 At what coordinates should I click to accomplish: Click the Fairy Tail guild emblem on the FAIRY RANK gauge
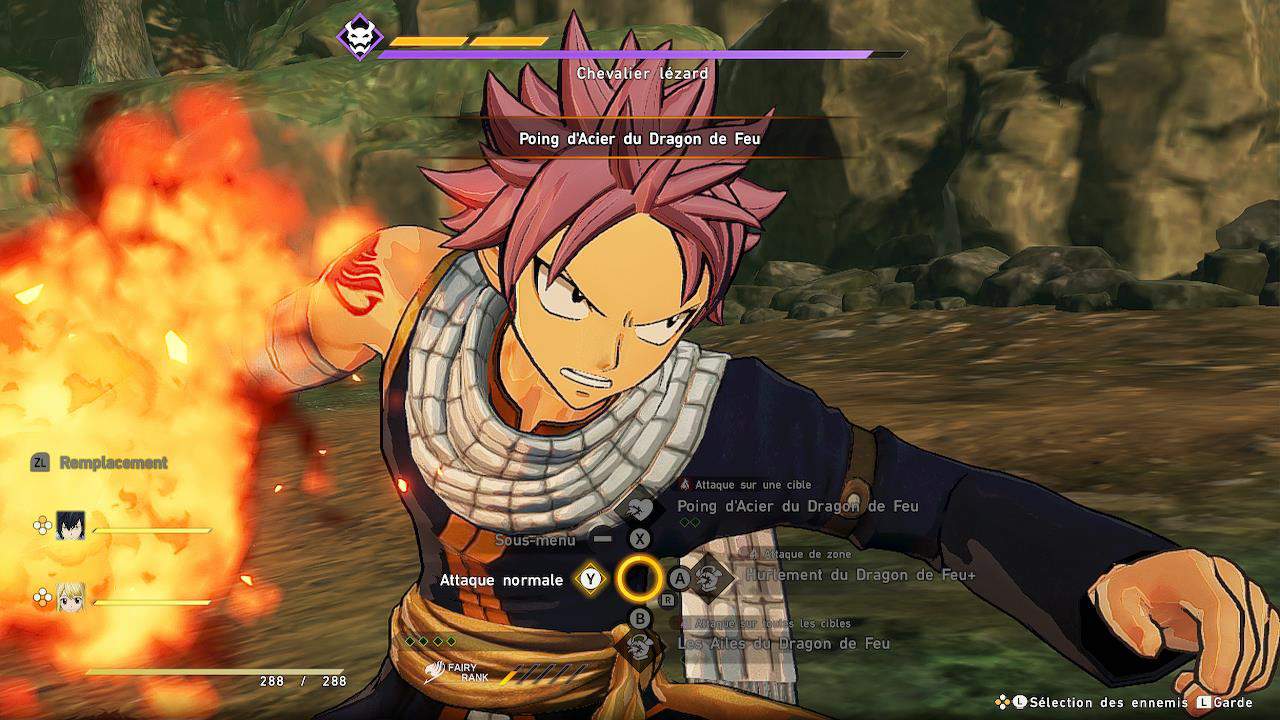(435, 673)
